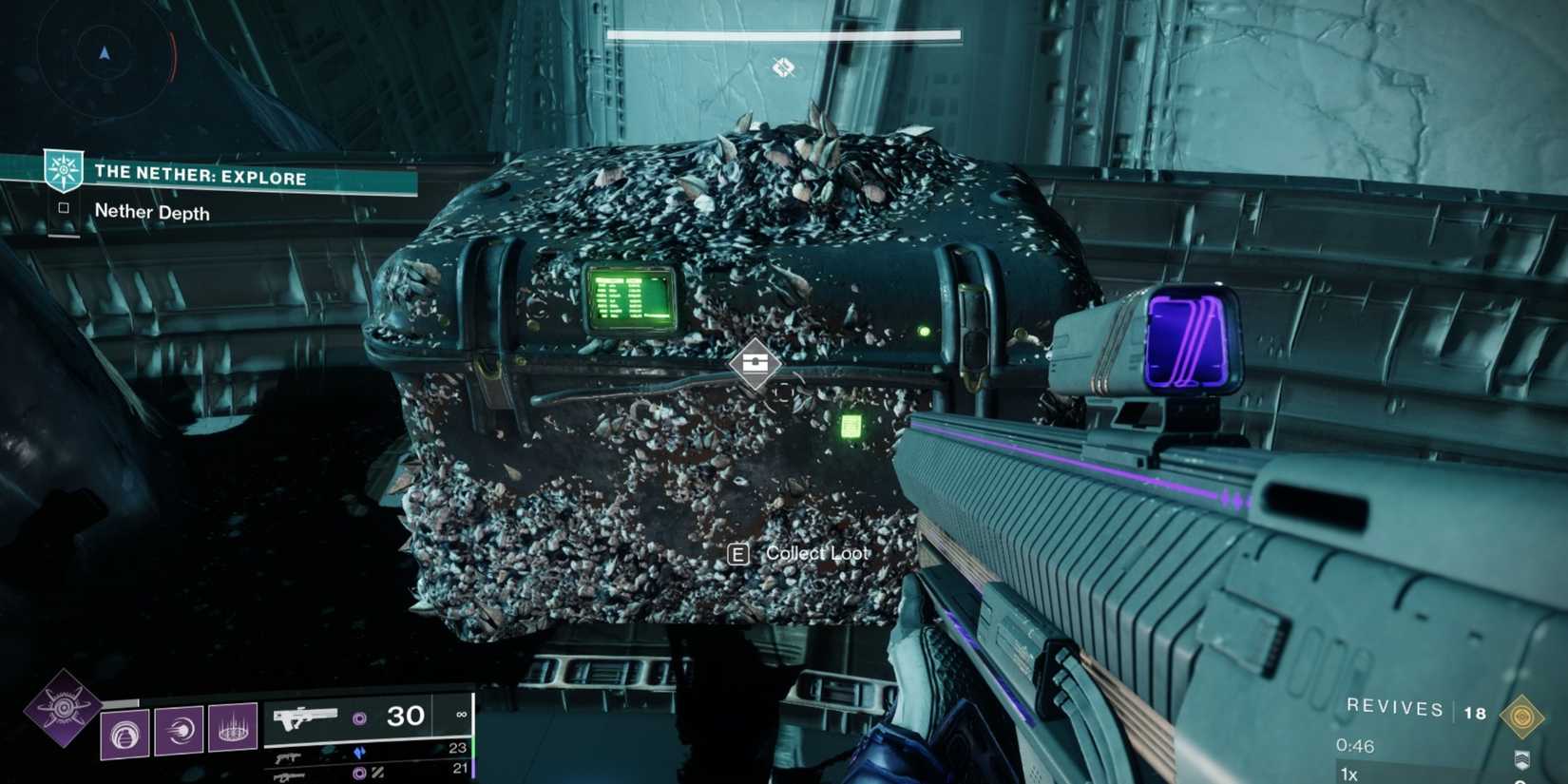Select the equipped auto rifle weapon icon

tap(306, 717)
